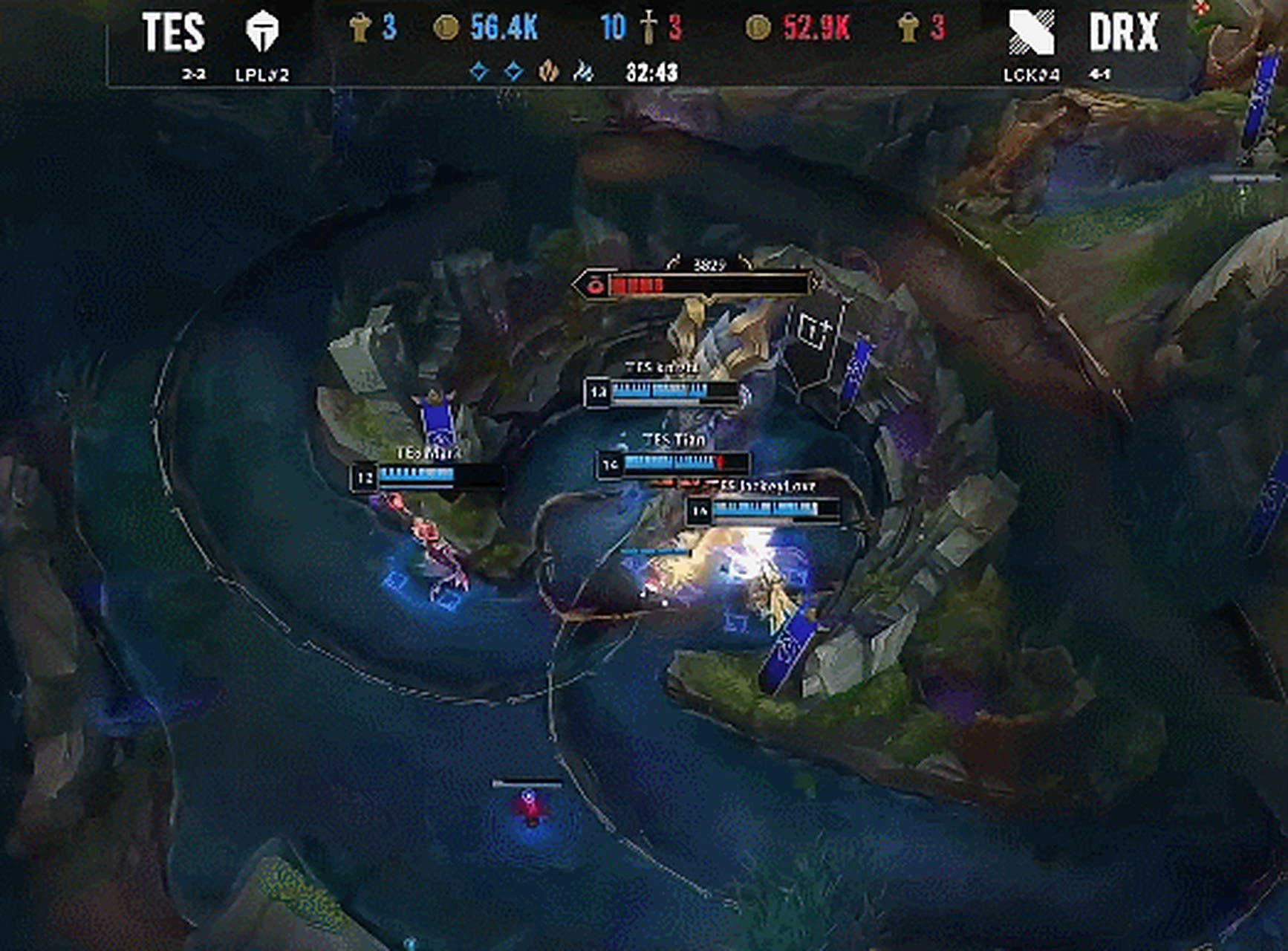This screenshot has width=1288, height=951.
Task: Select the TES Mark champion nameplate
Action: click(428, 452)
